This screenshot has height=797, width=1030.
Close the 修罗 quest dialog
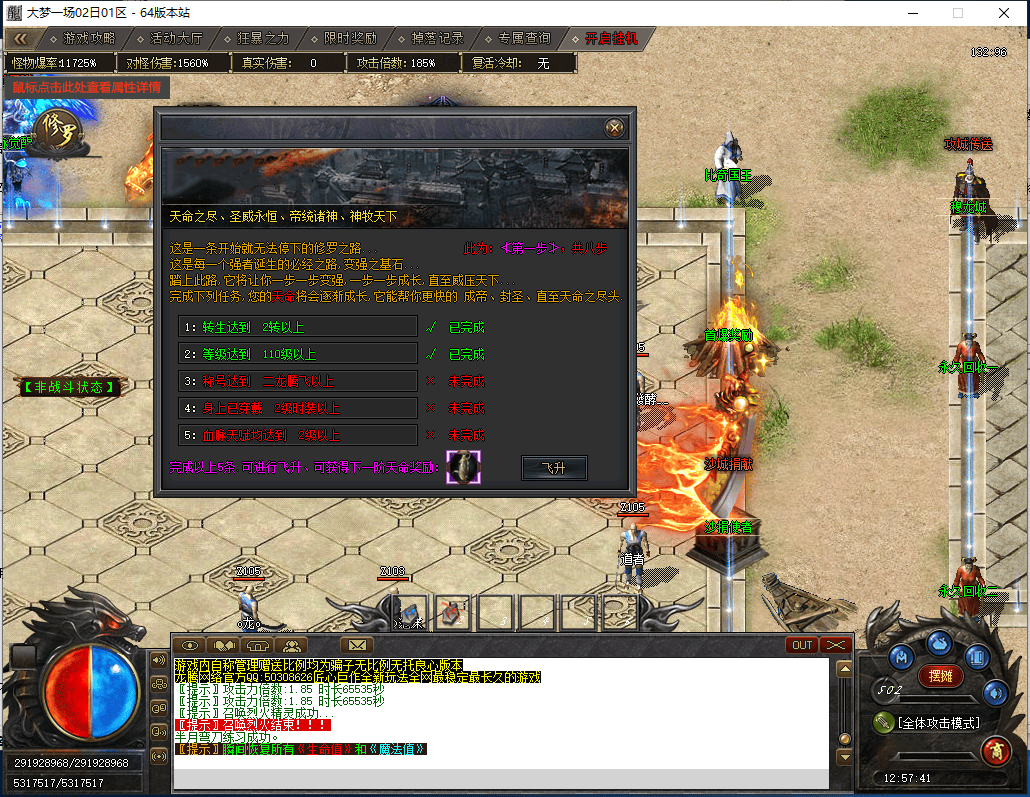tap(615, 128)
